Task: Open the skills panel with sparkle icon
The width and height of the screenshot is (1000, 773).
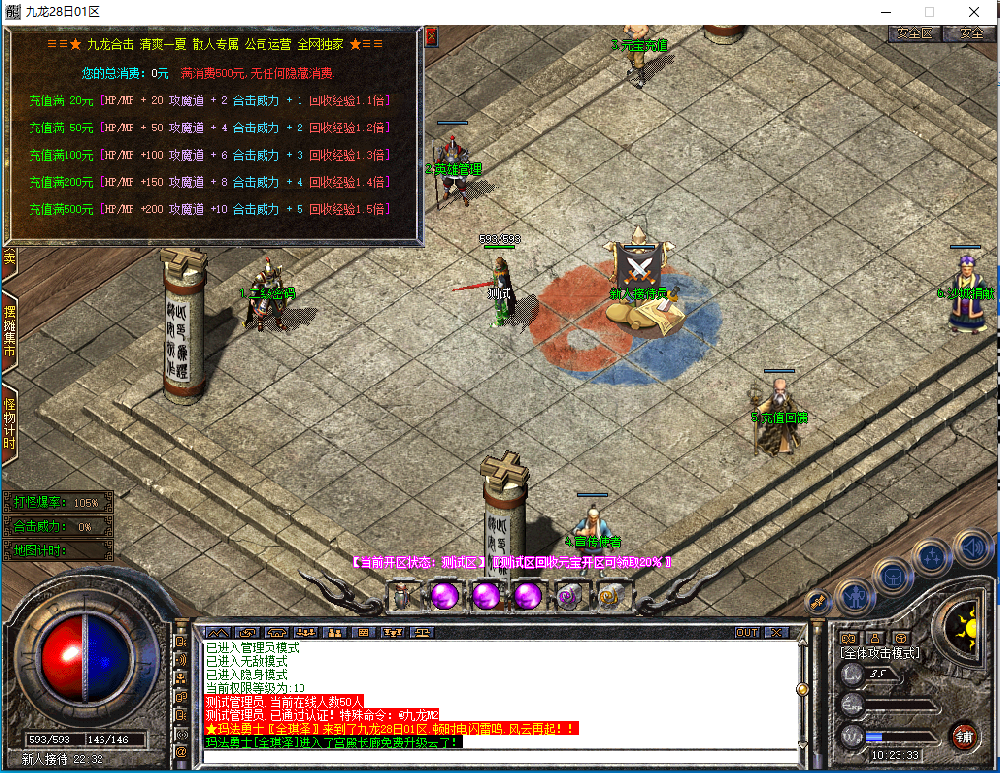Action: coord(930,557)
